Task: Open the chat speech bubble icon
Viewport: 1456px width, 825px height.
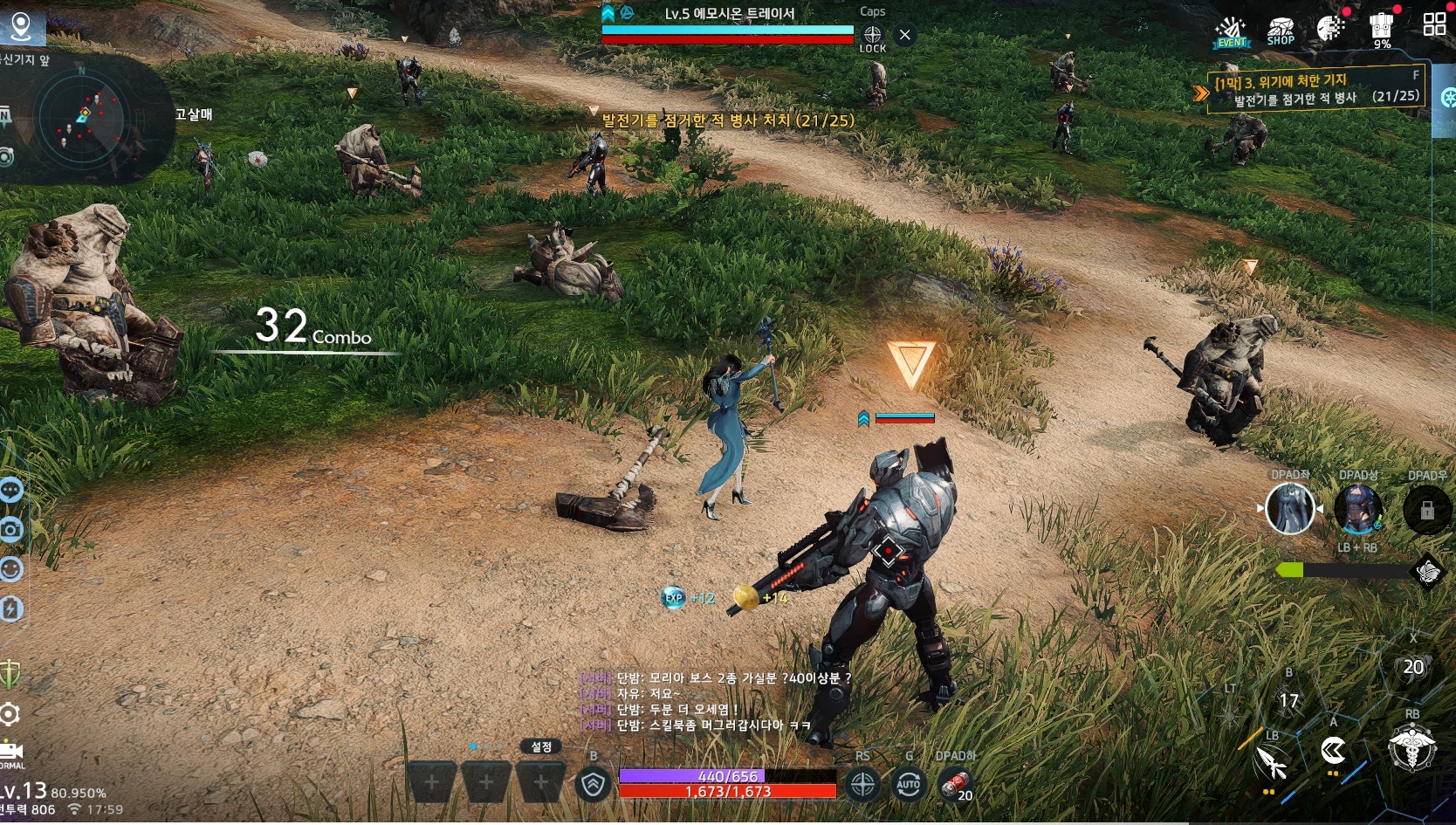Action: pyautogui.click(x=11, y=491)
